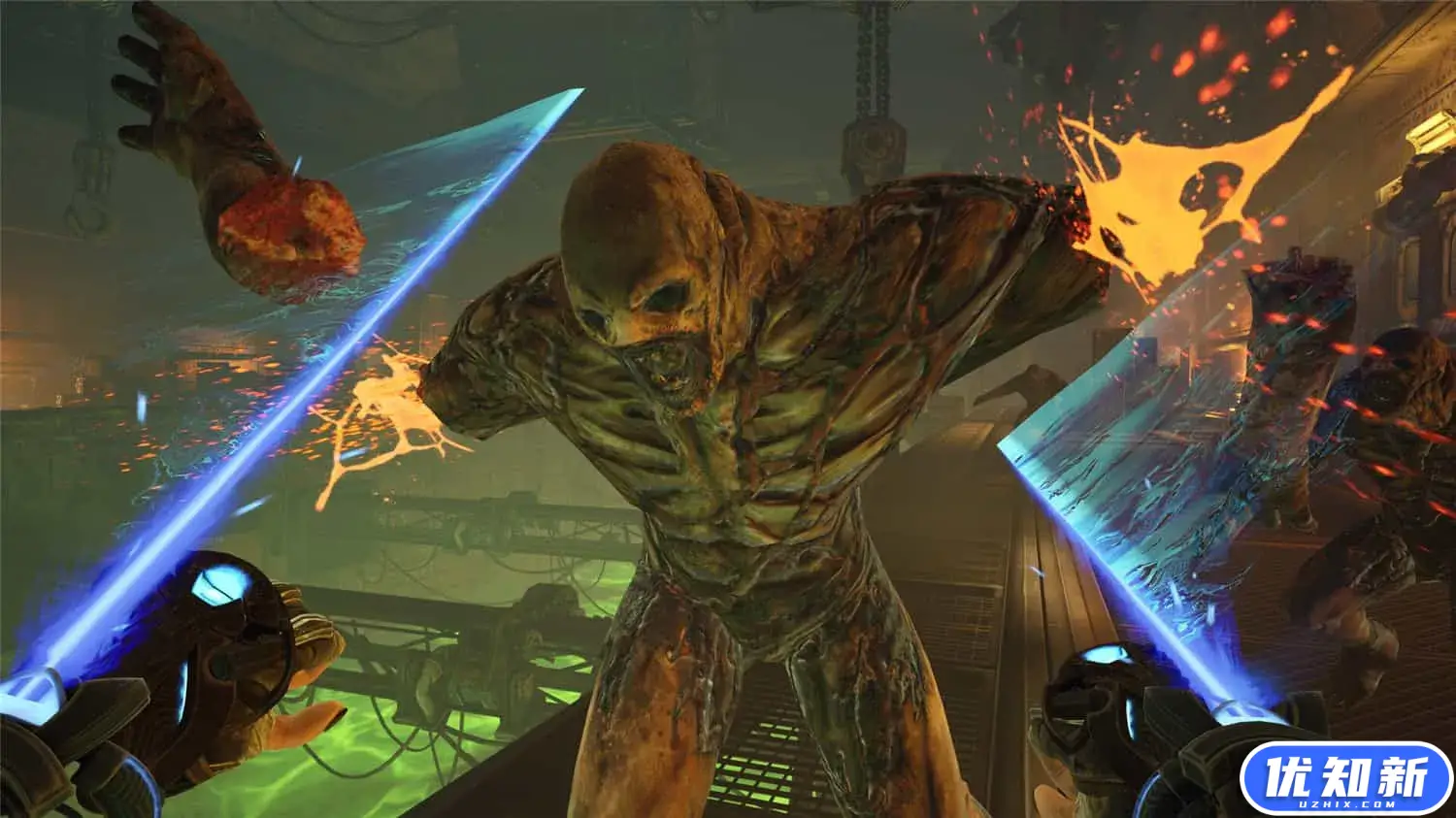Click the 优知新 UZHIX.COM watermark logo
This screenshot has height=818, width=1456.
click(1347, 779)
